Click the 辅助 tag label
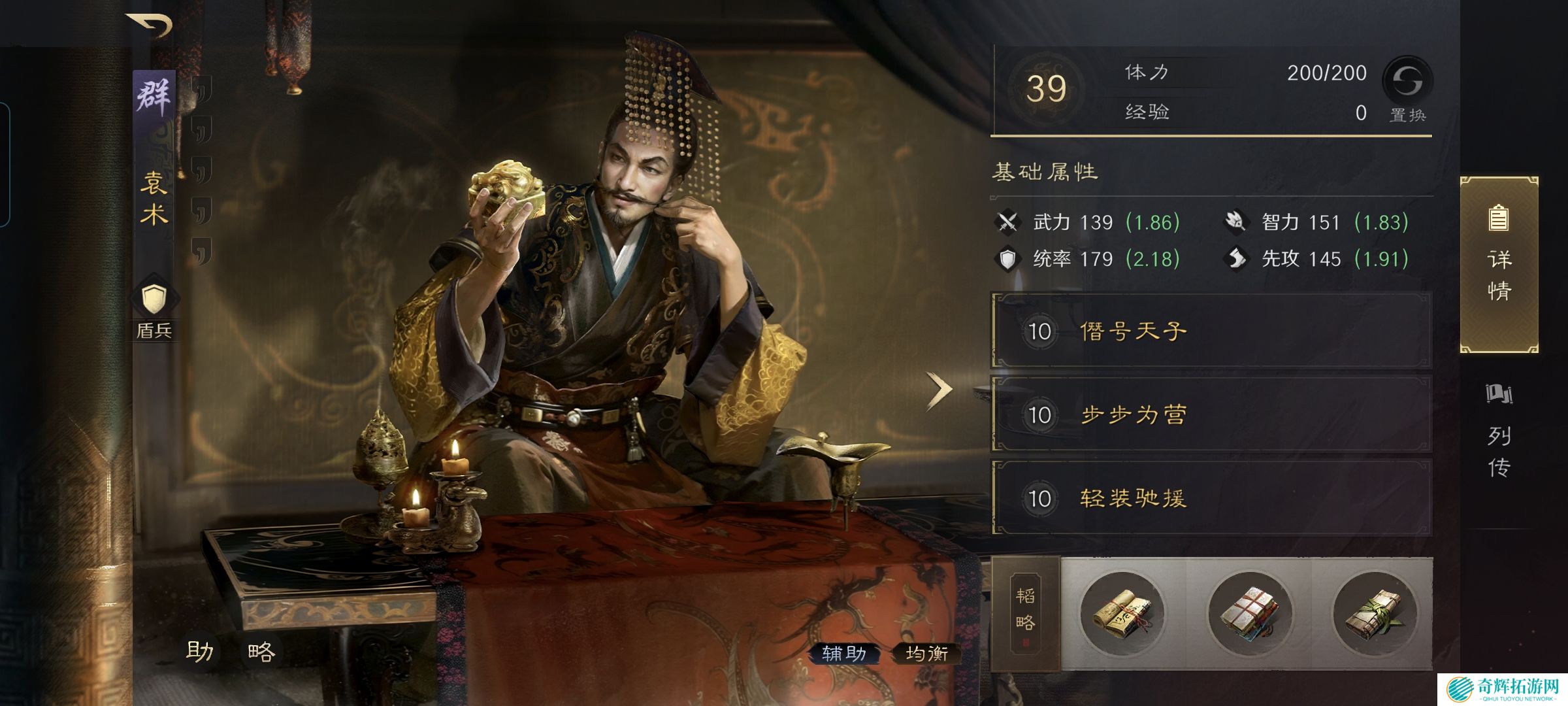Image resolution: width=1568 pixels, height=706 pixels. [x=843, y=653]
